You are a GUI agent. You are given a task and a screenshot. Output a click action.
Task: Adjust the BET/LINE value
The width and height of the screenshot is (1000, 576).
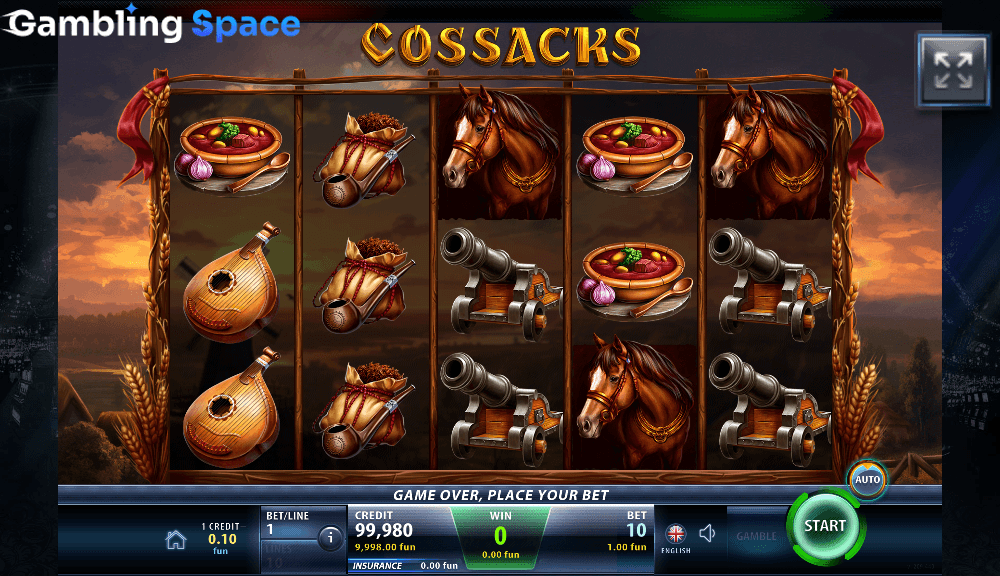[288, 524]
